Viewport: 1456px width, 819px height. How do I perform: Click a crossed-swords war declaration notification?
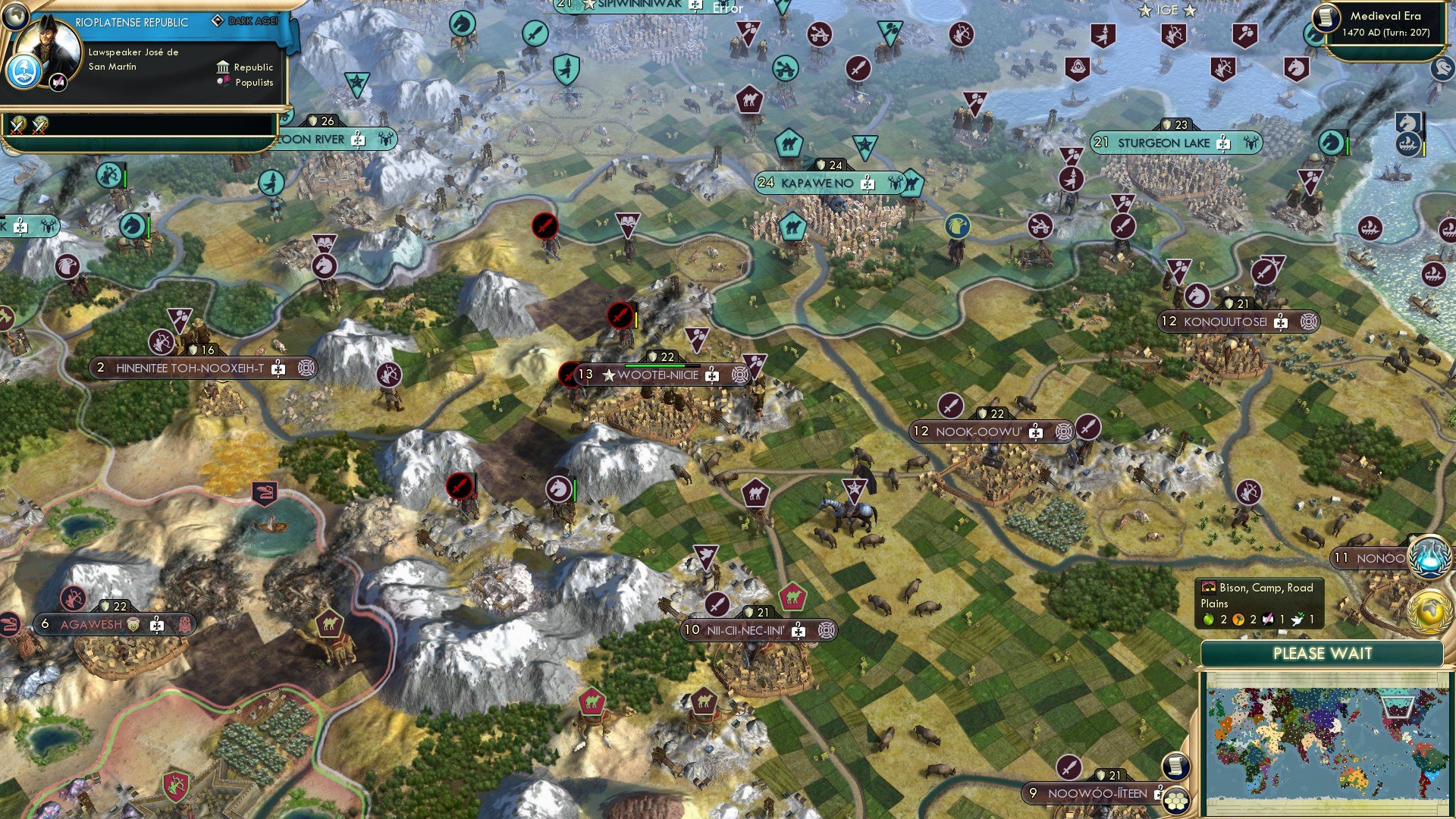coord(16,127)
